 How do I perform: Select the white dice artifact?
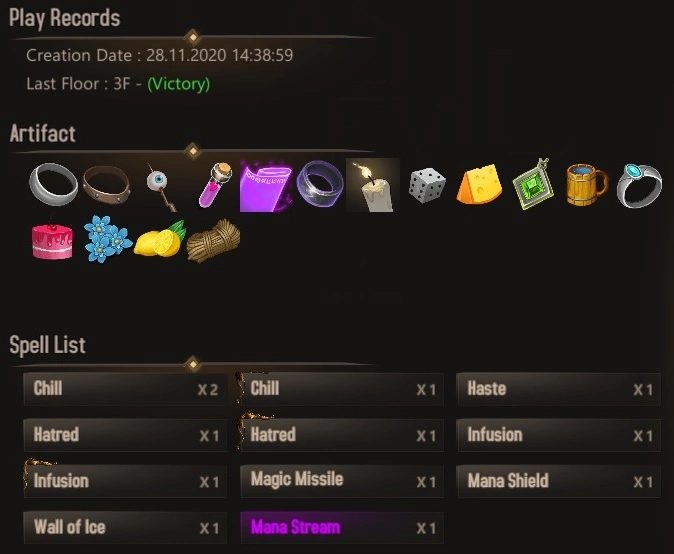point(426,185)
